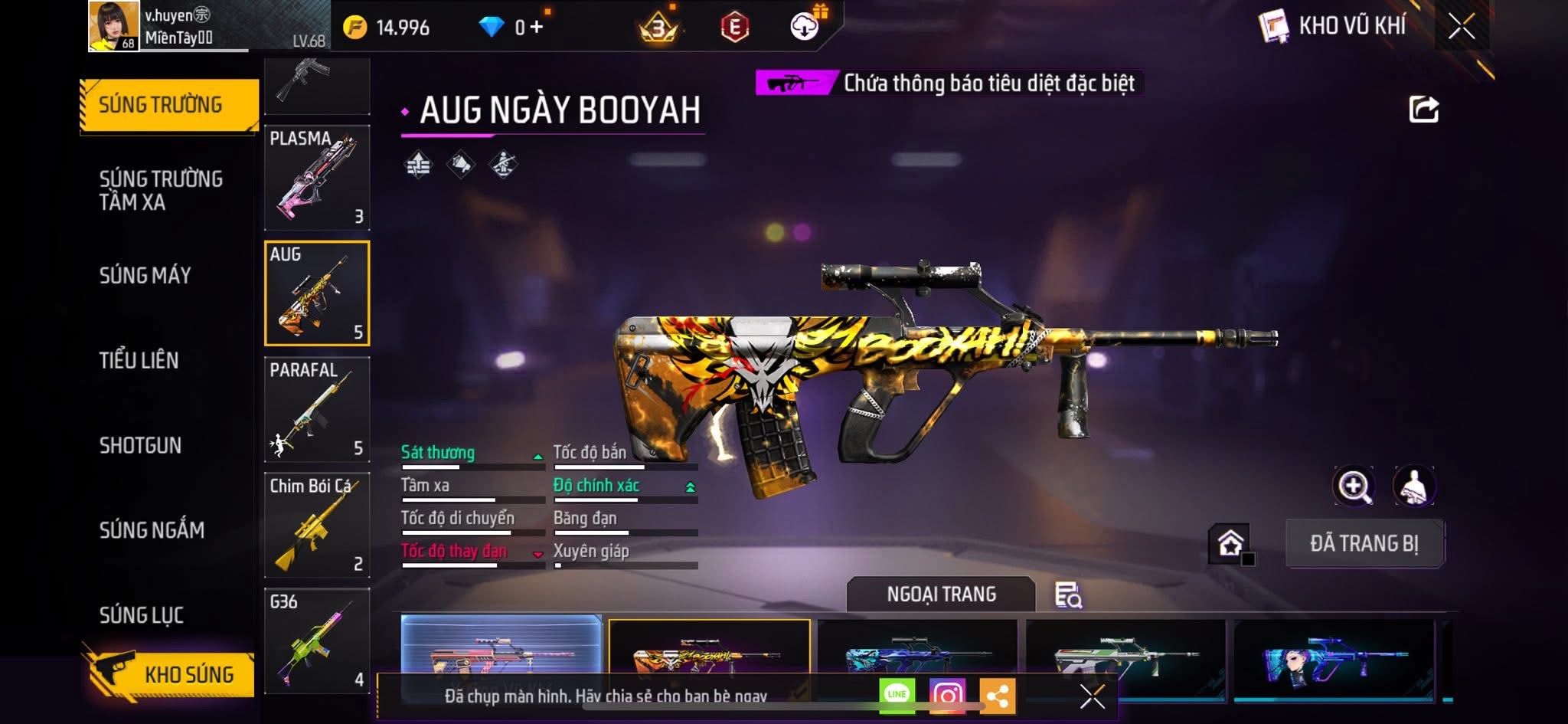Close the Kho Vũ Khí screen
The width and height of the screenshot is (1568, 724).
point(1462,27)
